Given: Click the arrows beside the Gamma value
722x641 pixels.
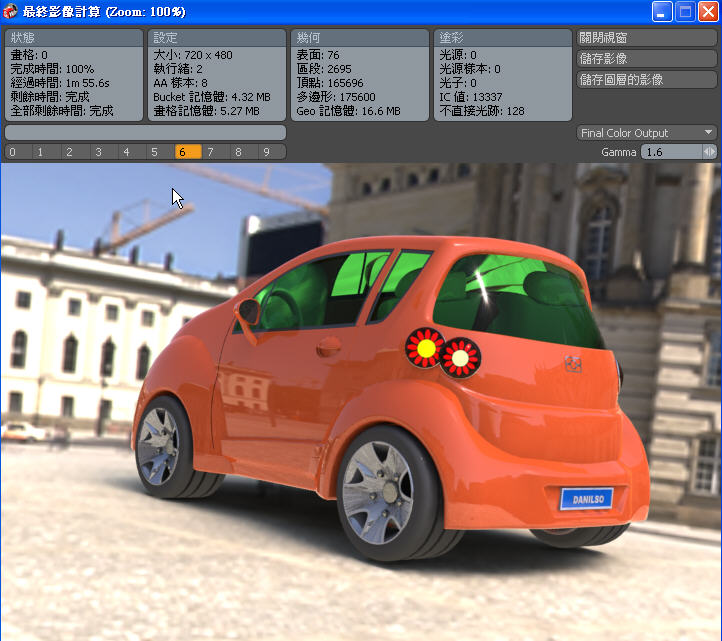Looking at the screenshot, I should 710,152.
